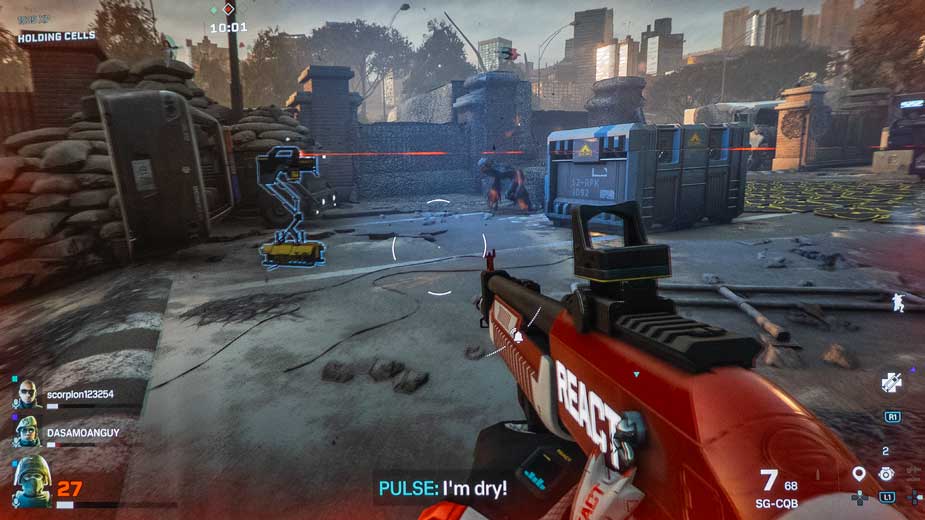Click your own operator portrait with helmet
The width and height of the screenshot is (925, 520).
(x=31, y=481)
